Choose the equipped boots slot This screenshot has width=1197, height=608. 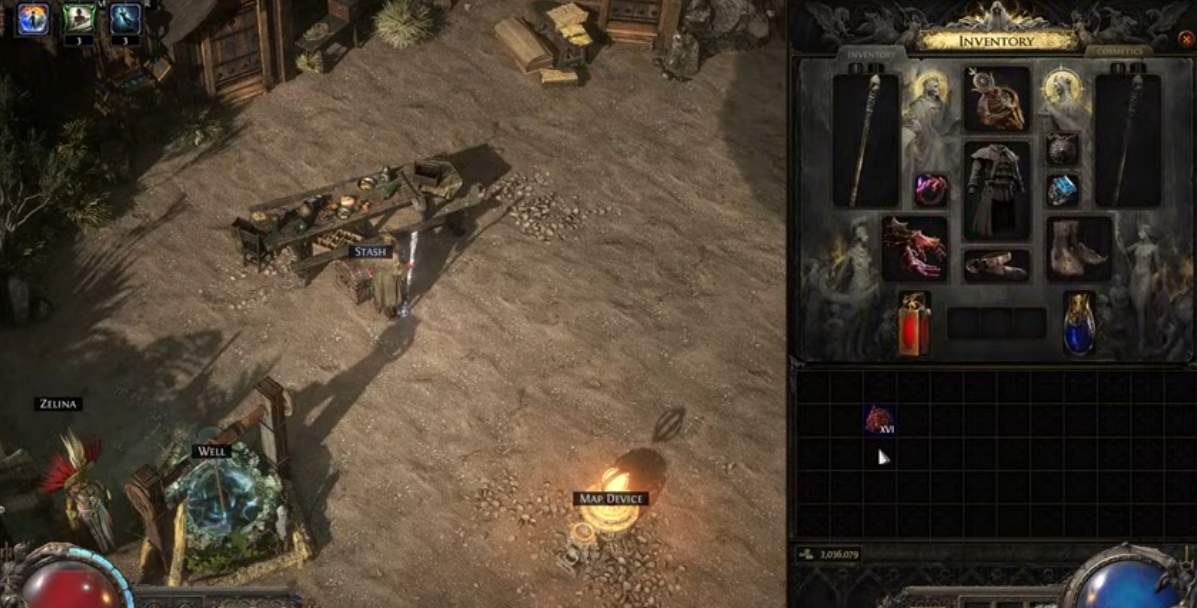click(1079, 249)
